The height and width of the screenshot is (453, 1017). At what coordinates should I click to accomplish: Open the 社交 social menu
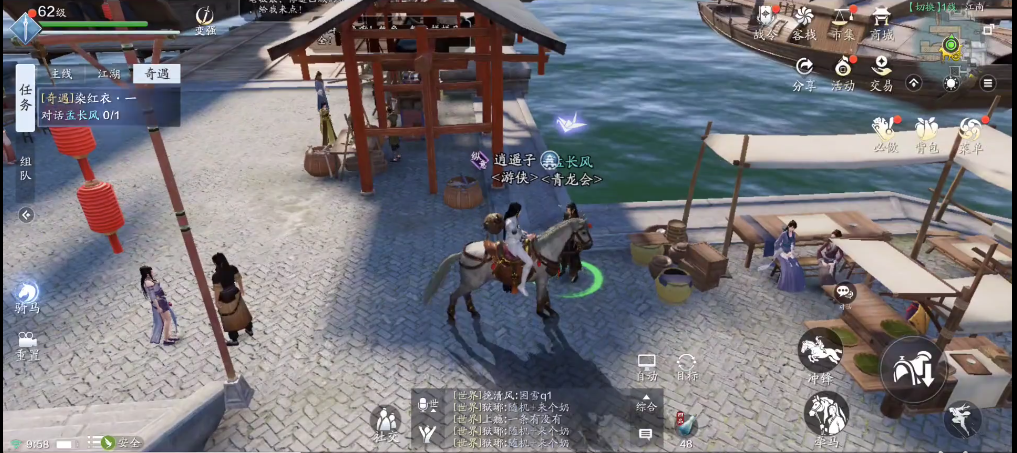[x=386, y=423]
